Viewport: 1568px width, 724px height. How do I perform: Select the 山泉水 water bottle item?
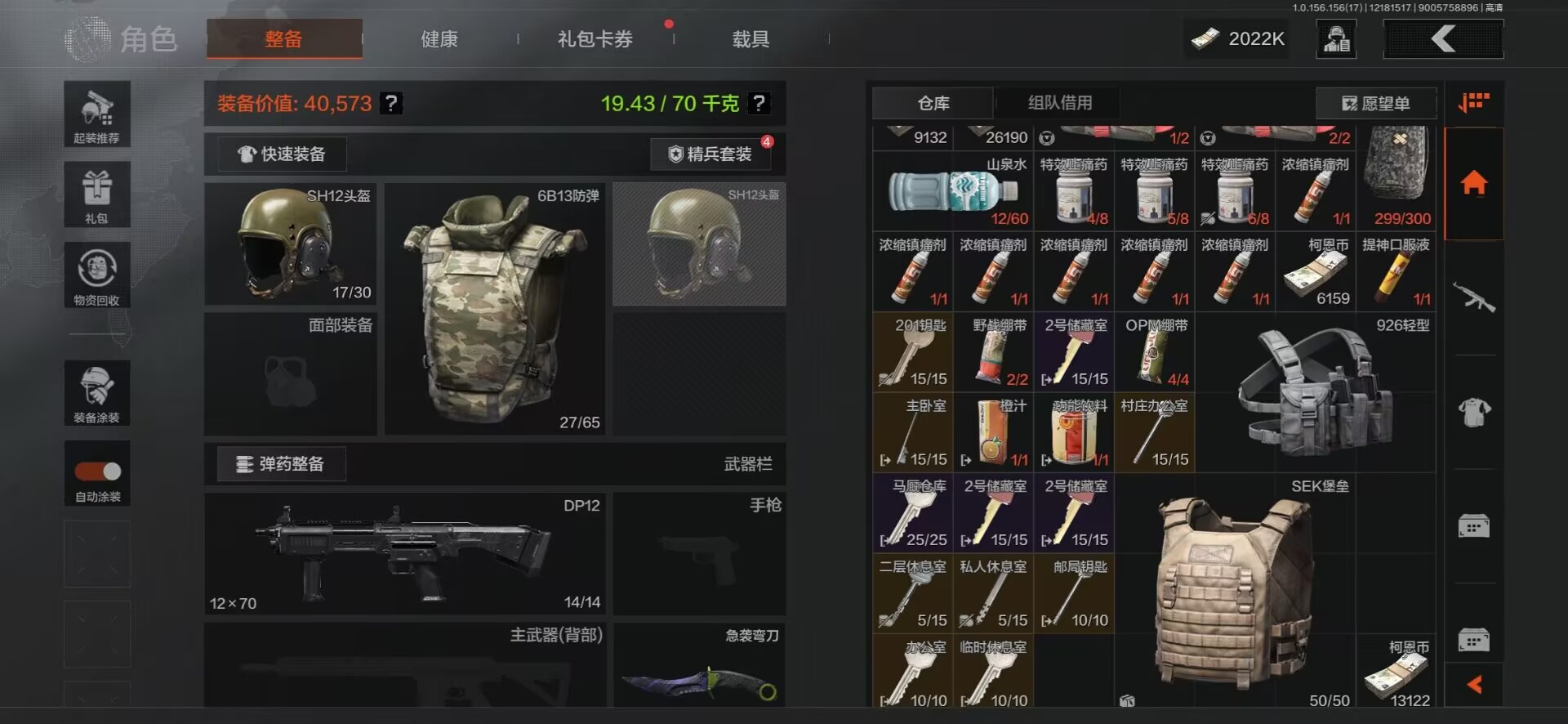click(952, 192)
